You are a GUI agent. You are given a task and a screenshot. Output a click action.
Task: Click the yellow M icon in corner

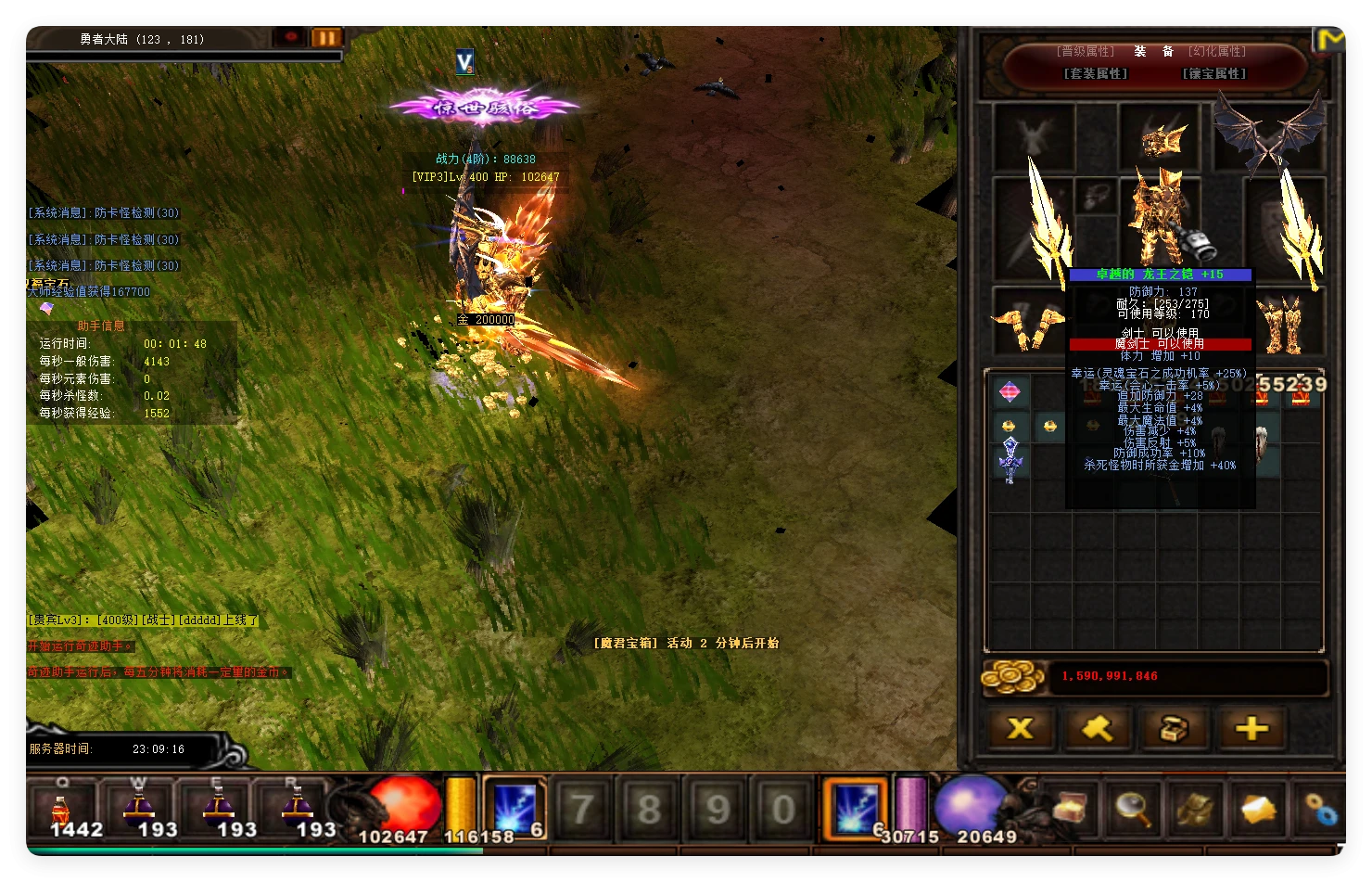pos(1329,39)
